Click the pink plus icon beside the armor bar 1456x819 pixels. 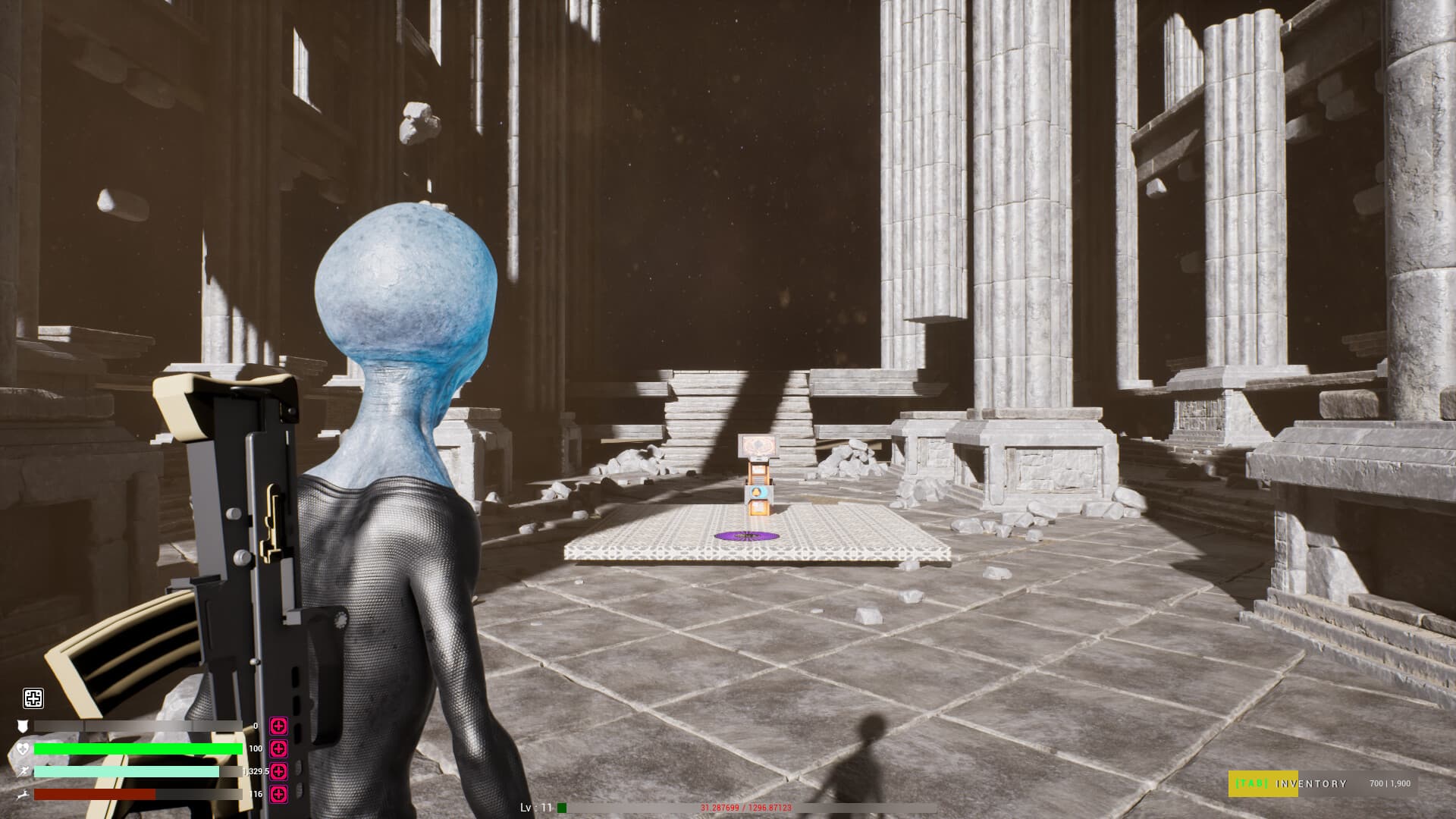(278, 726)
